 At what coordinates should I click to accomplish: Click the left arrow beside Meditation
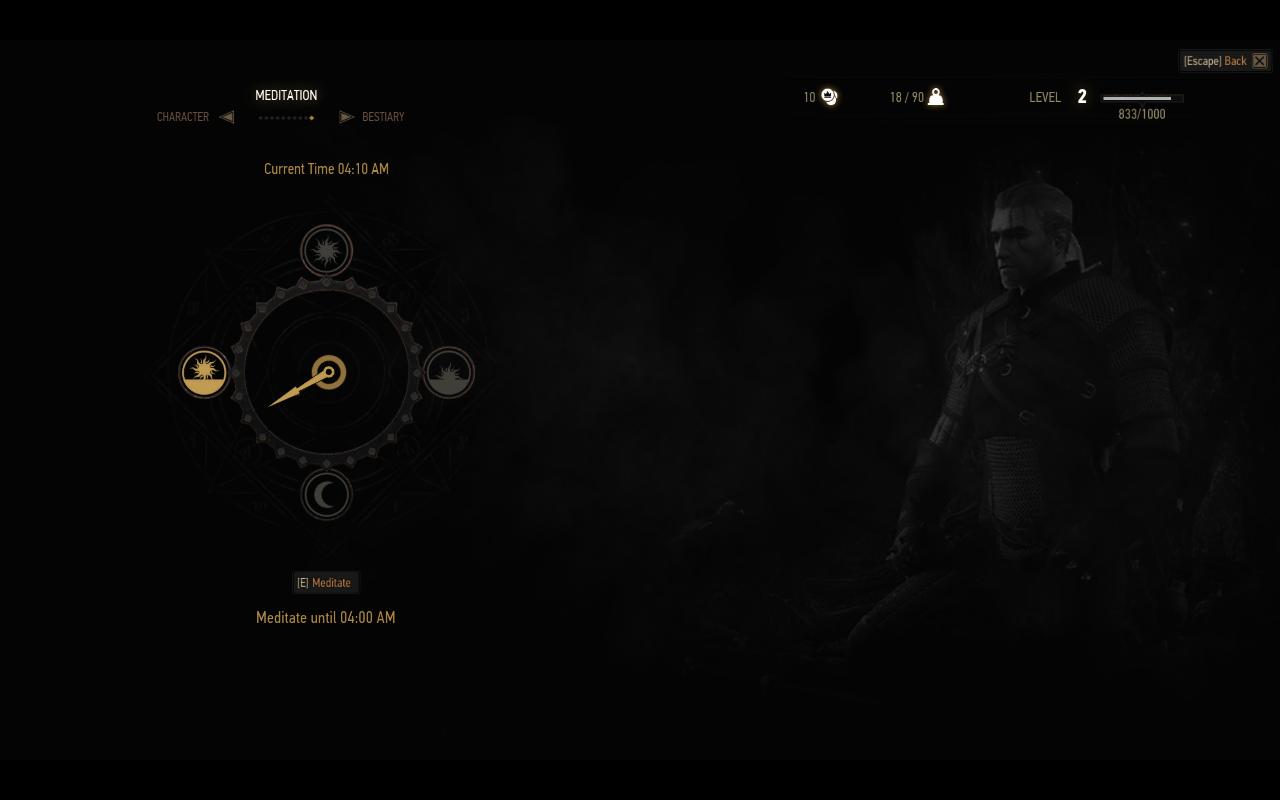coord(227,117)
